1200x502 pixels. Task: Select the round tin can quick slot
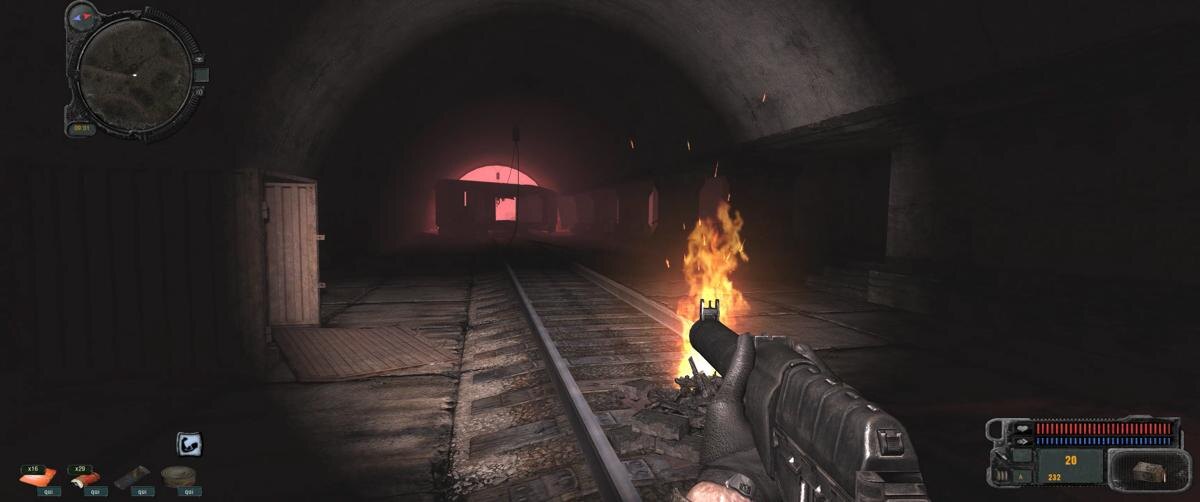tap(179, 476)
